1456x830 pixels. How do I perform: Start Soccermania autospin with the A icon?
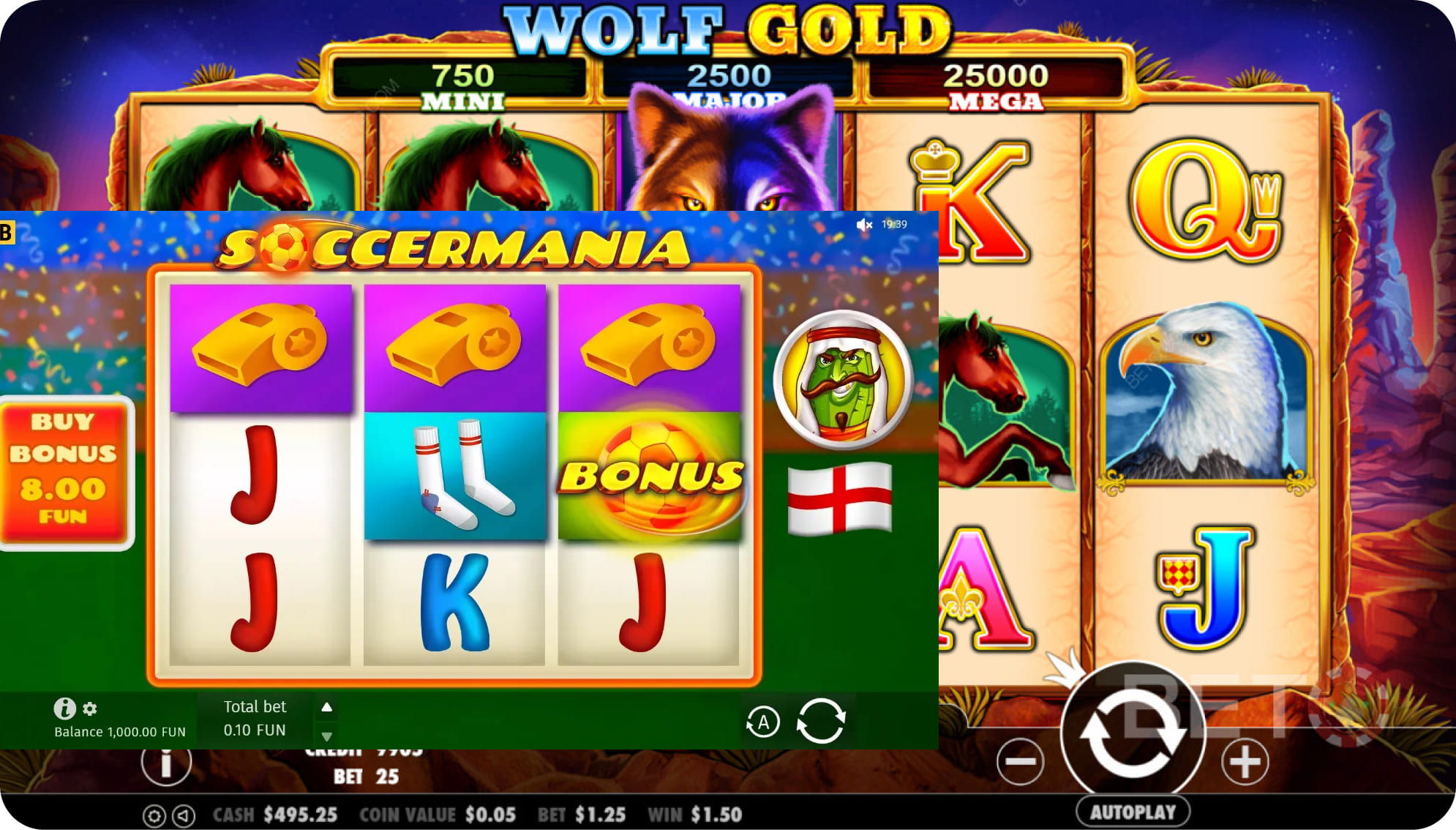coord(762,722)
